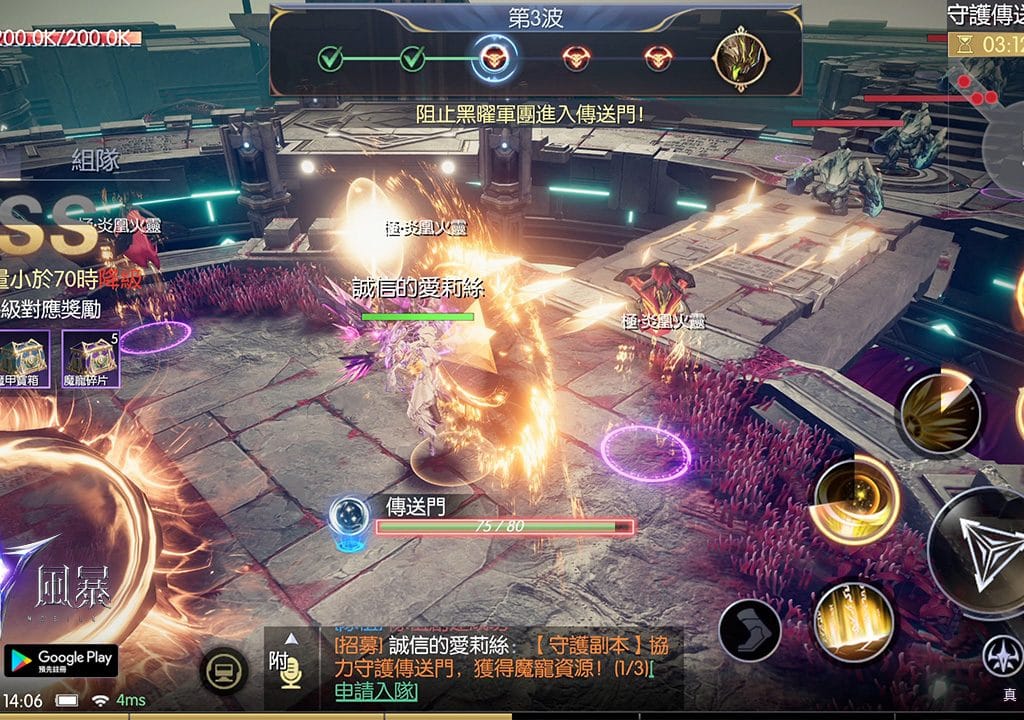Select the final boss wave marker
Image resolution: width=1024 pixels, height=720 pixels.
click(741, 59)
